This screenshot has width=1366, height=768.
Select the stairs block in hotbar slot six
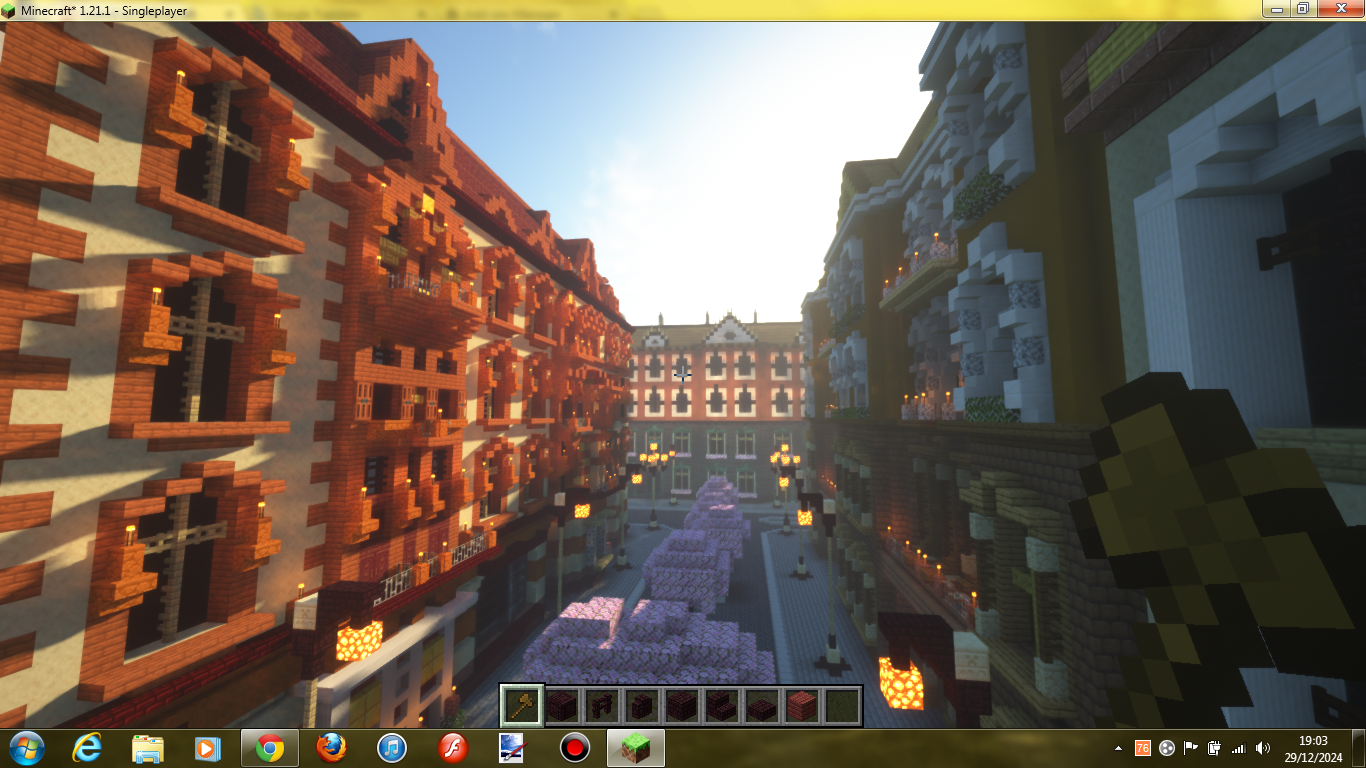point(722,707)
